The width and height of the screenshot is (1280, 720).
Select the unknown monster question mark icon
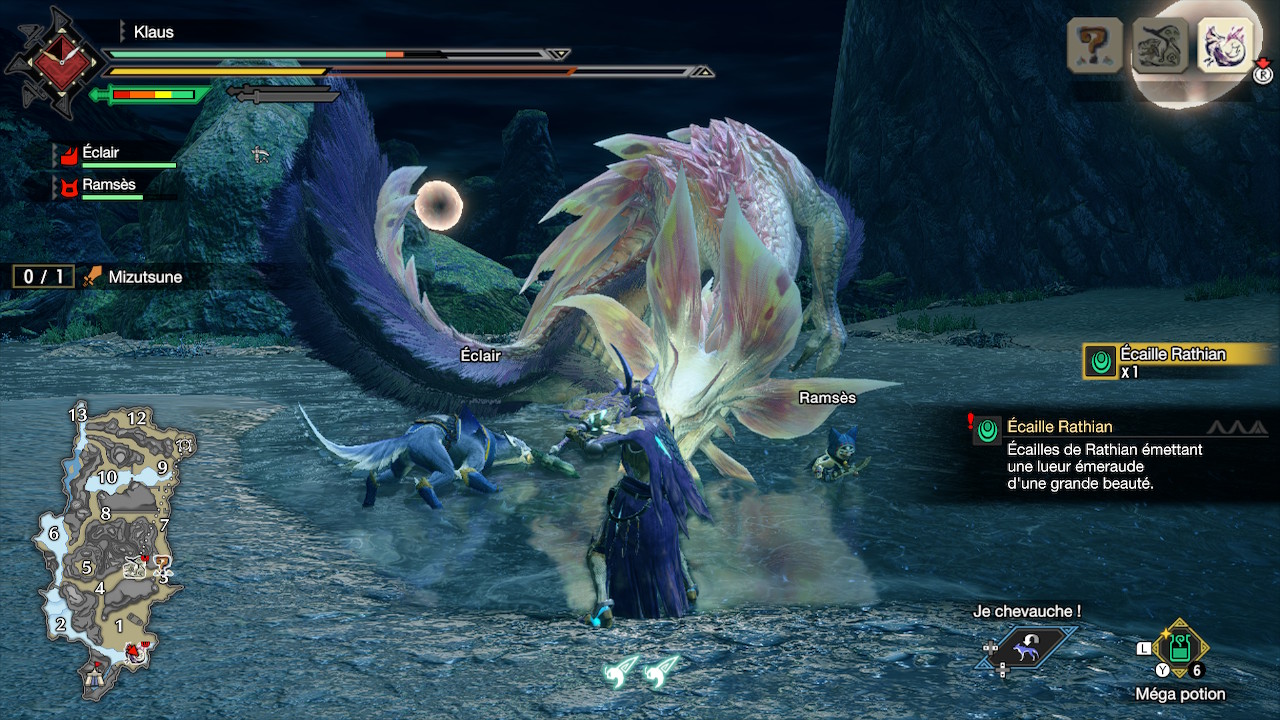[1096, 45]
